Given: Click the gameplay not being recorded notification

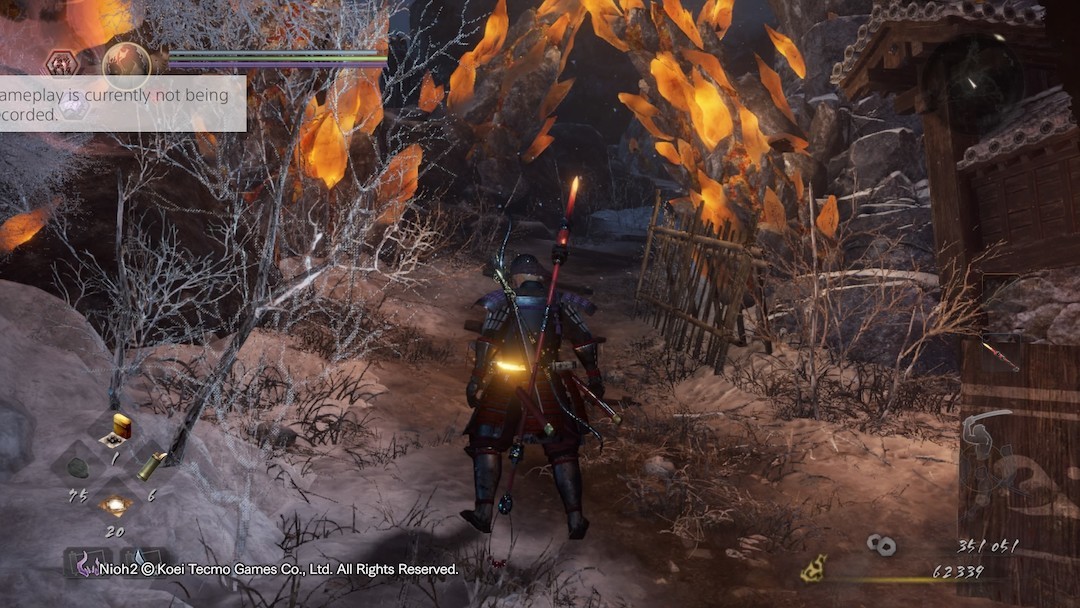Looking at the screenshot, I should tap(122, 104).
